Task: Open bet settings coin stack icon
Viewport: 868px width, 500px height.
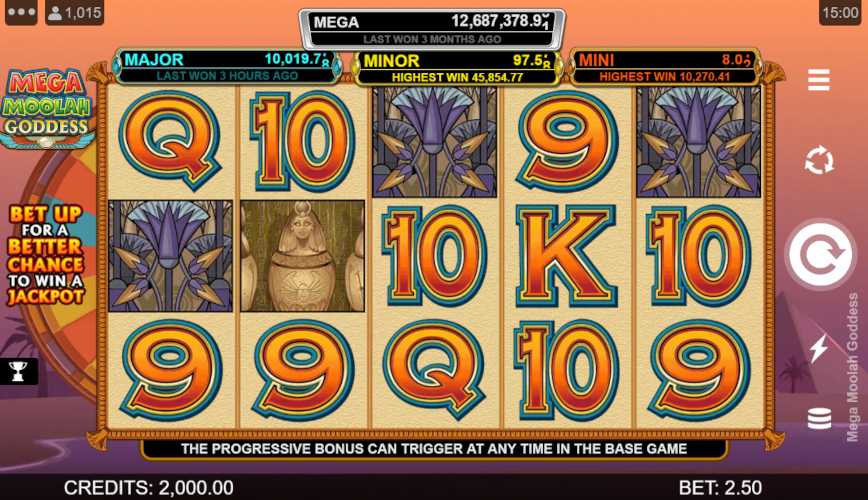Action: pyautogui.click(x=819, y=419)
